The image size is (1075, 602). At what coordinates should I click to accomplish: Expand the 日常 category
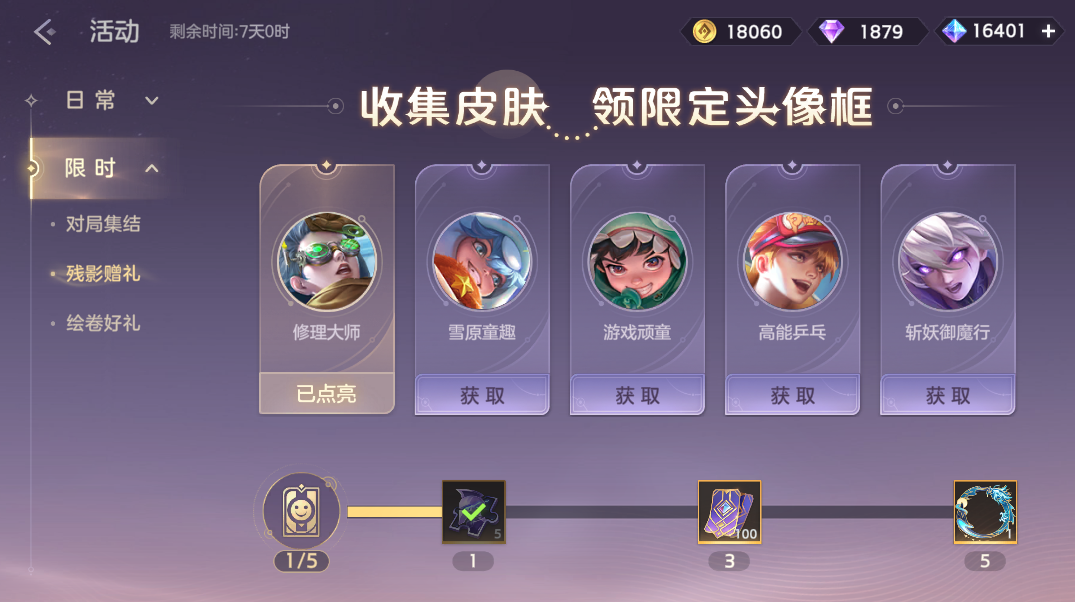click(152, 101)
